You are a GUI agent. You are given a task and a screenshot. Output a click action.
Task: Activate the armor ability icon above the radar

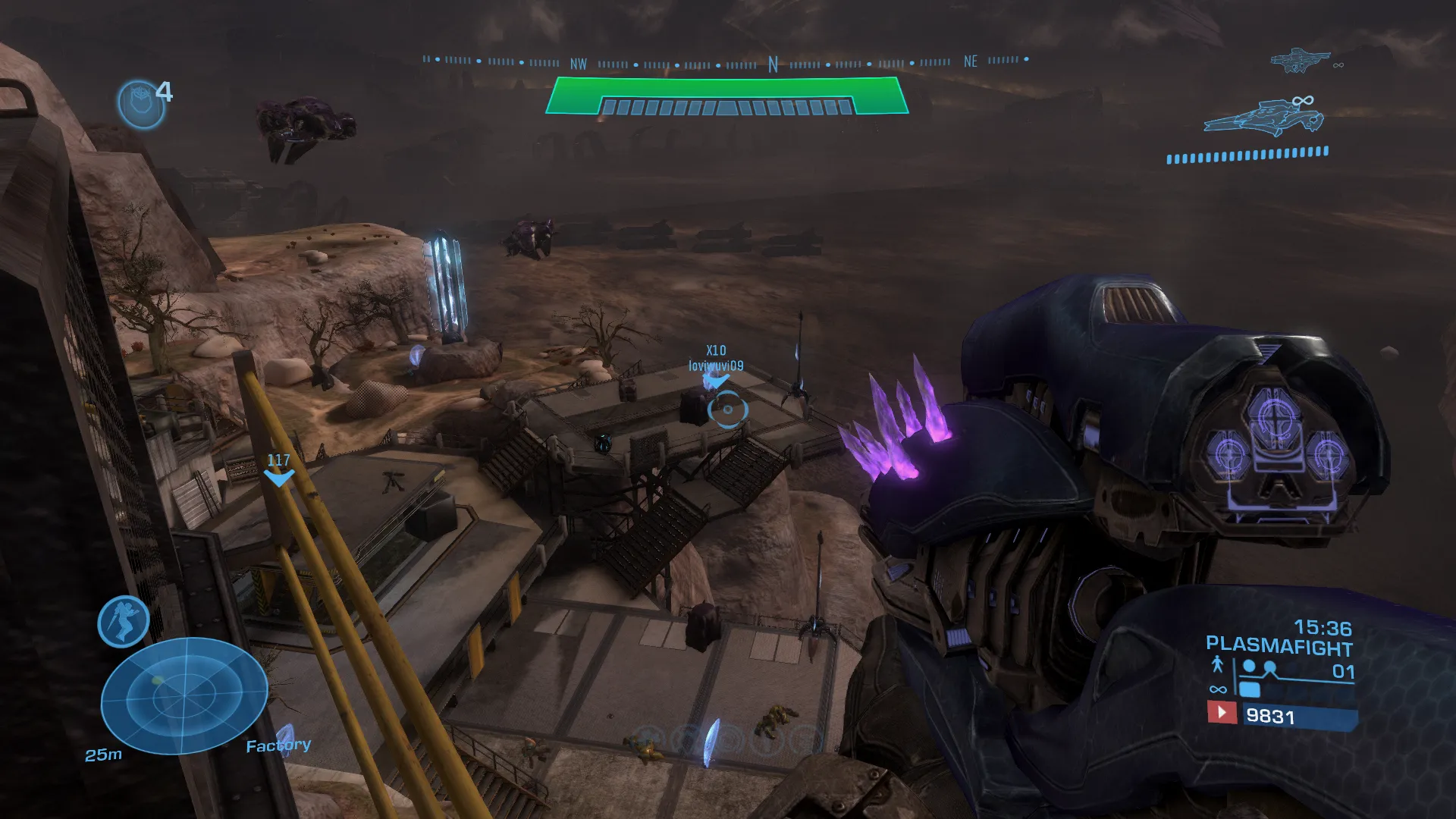[123, 622]
